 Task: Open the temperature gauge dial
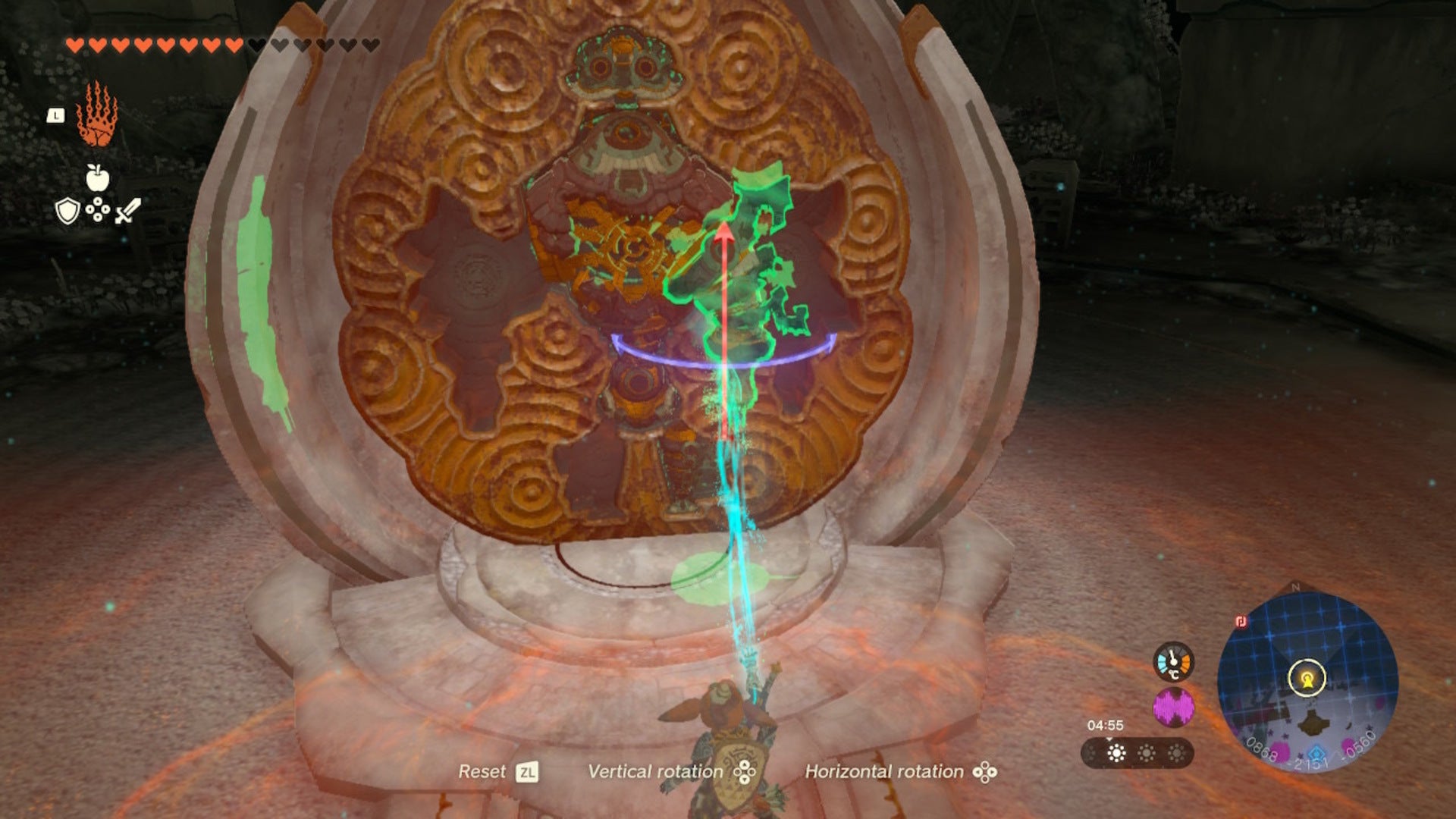(1172, 662)
